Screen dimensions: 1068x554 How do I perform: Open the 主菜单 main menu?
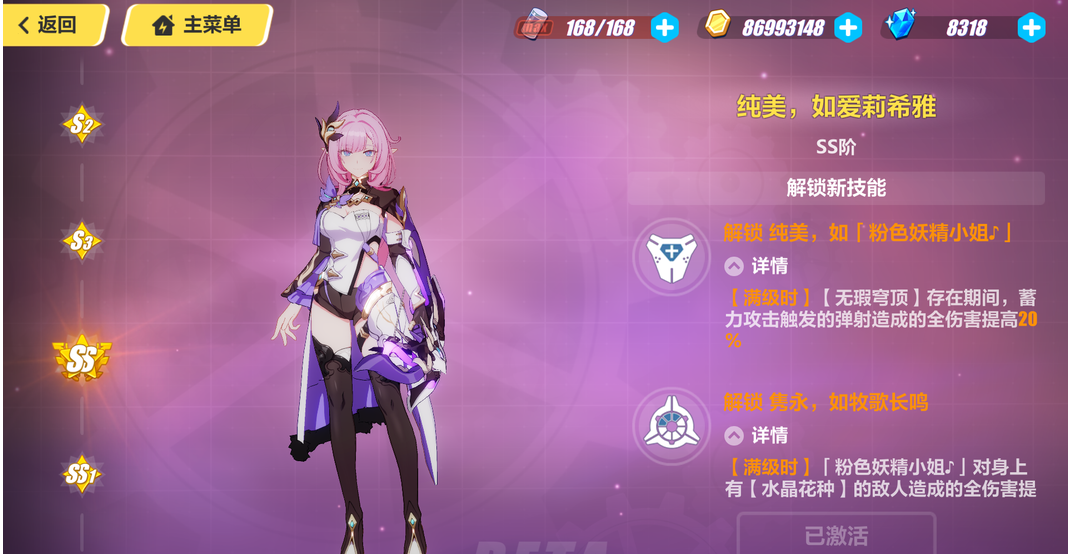pos(197,25)
